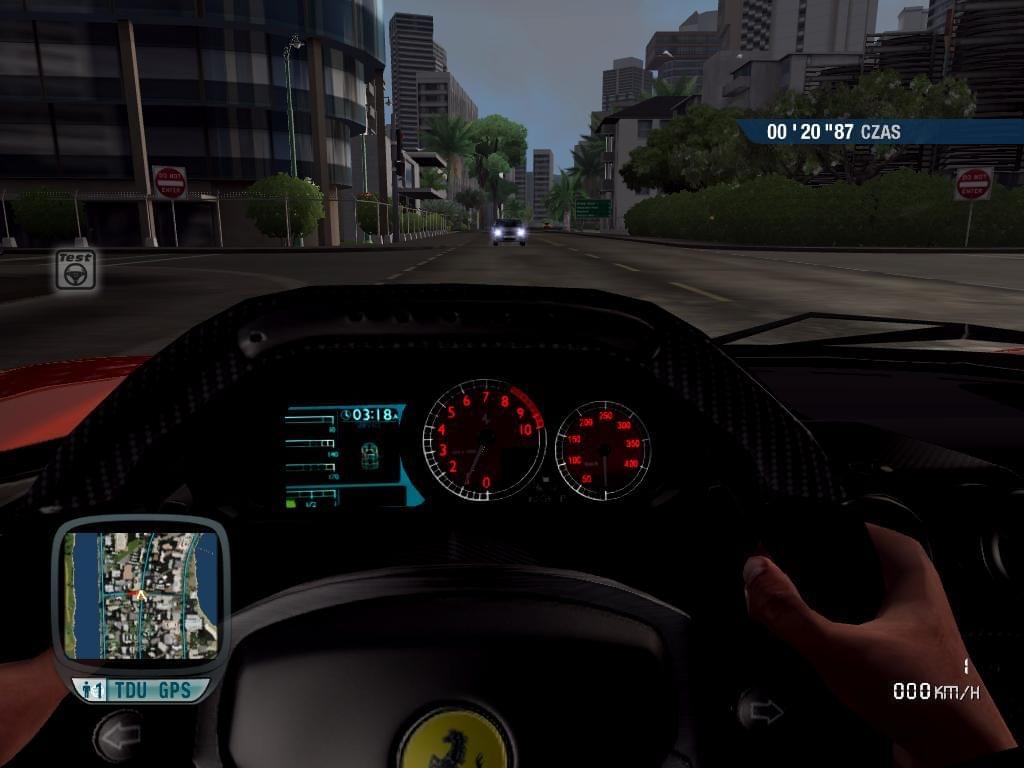The width and height of the screenshot is (1024, 768).
Task: Open the GPS minimap
Action: (140, 596)
